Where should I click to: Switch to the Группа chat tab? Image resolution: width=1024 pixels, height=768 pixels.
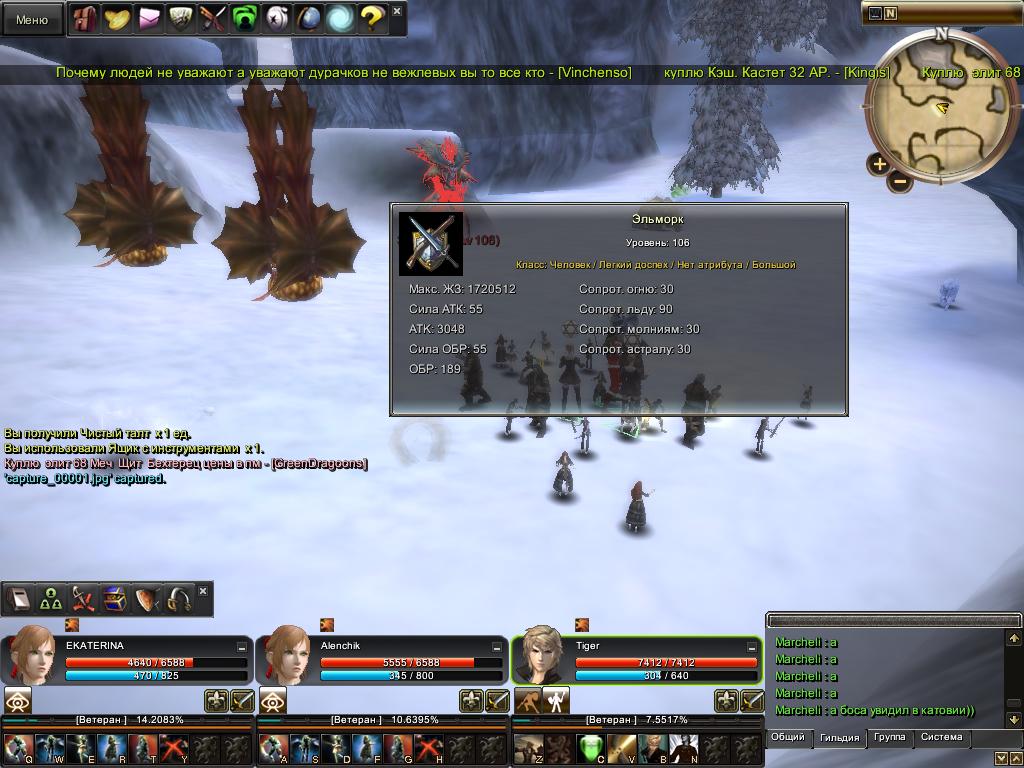coord(889,737)
